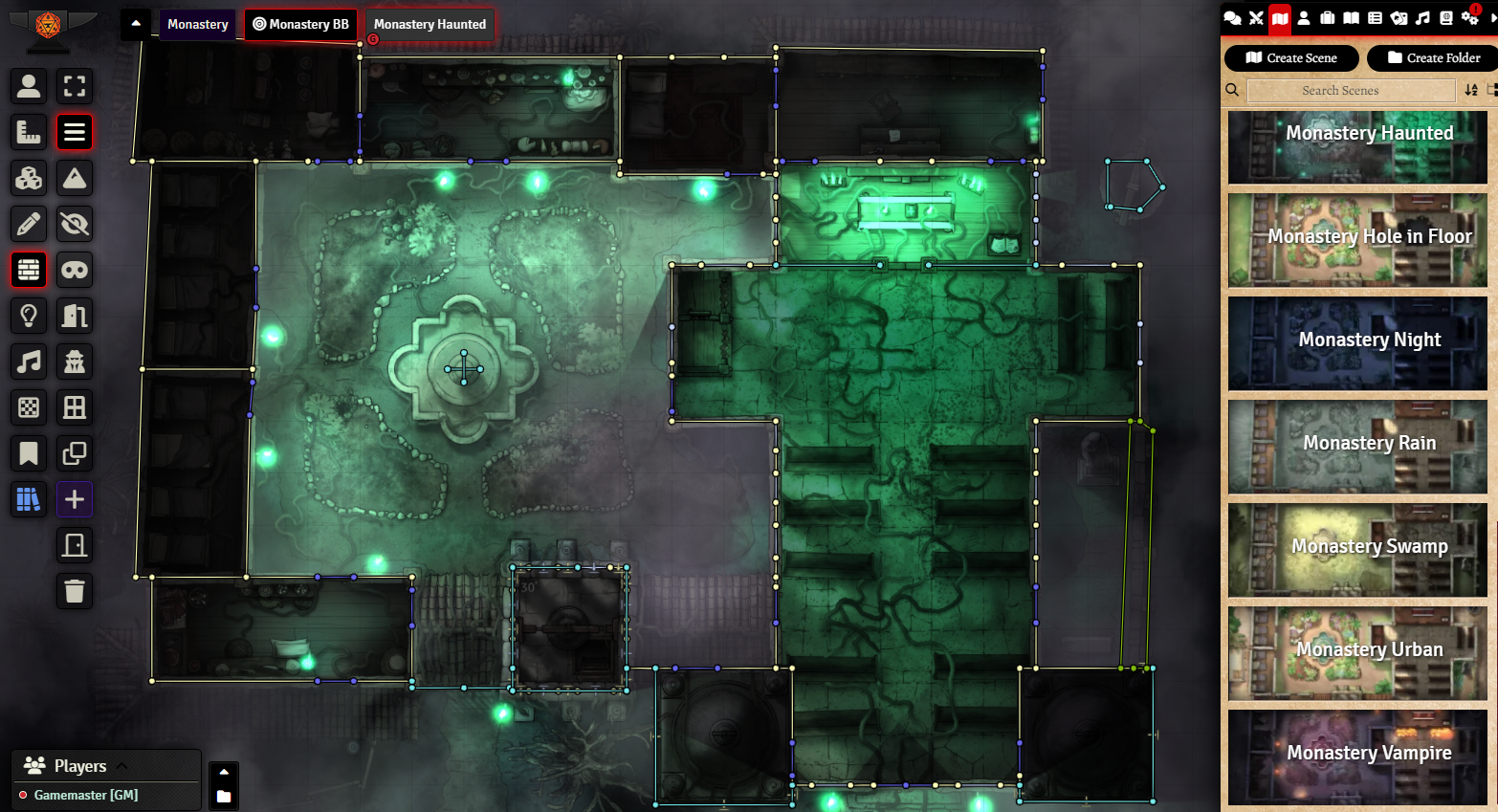Select the pencil drawing tools control
The height and width of the screenshot is (812, 1498).
click(x=29, y=224)
